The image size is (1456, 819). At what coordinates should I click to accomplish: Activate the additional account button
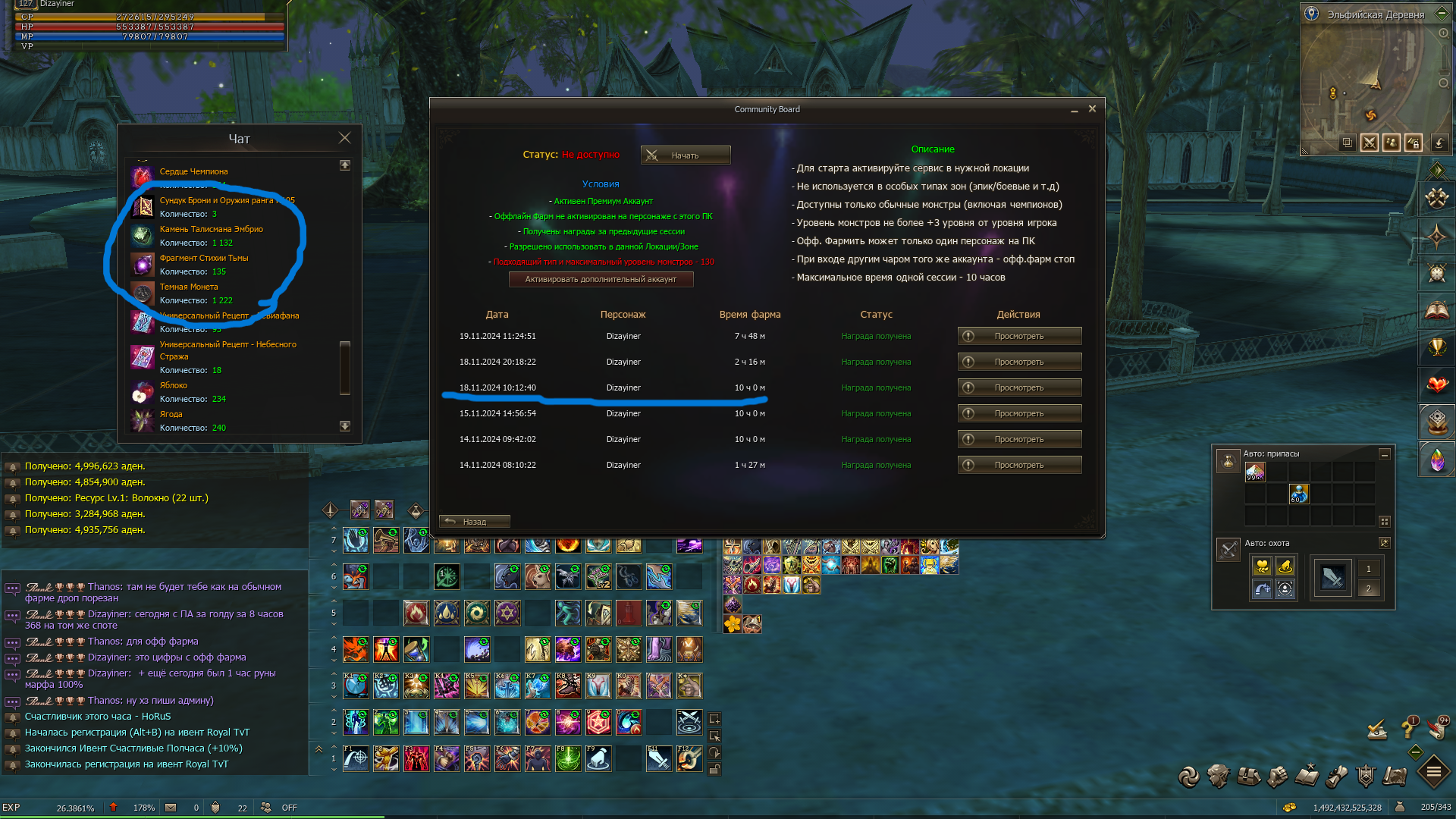[601, 279]
